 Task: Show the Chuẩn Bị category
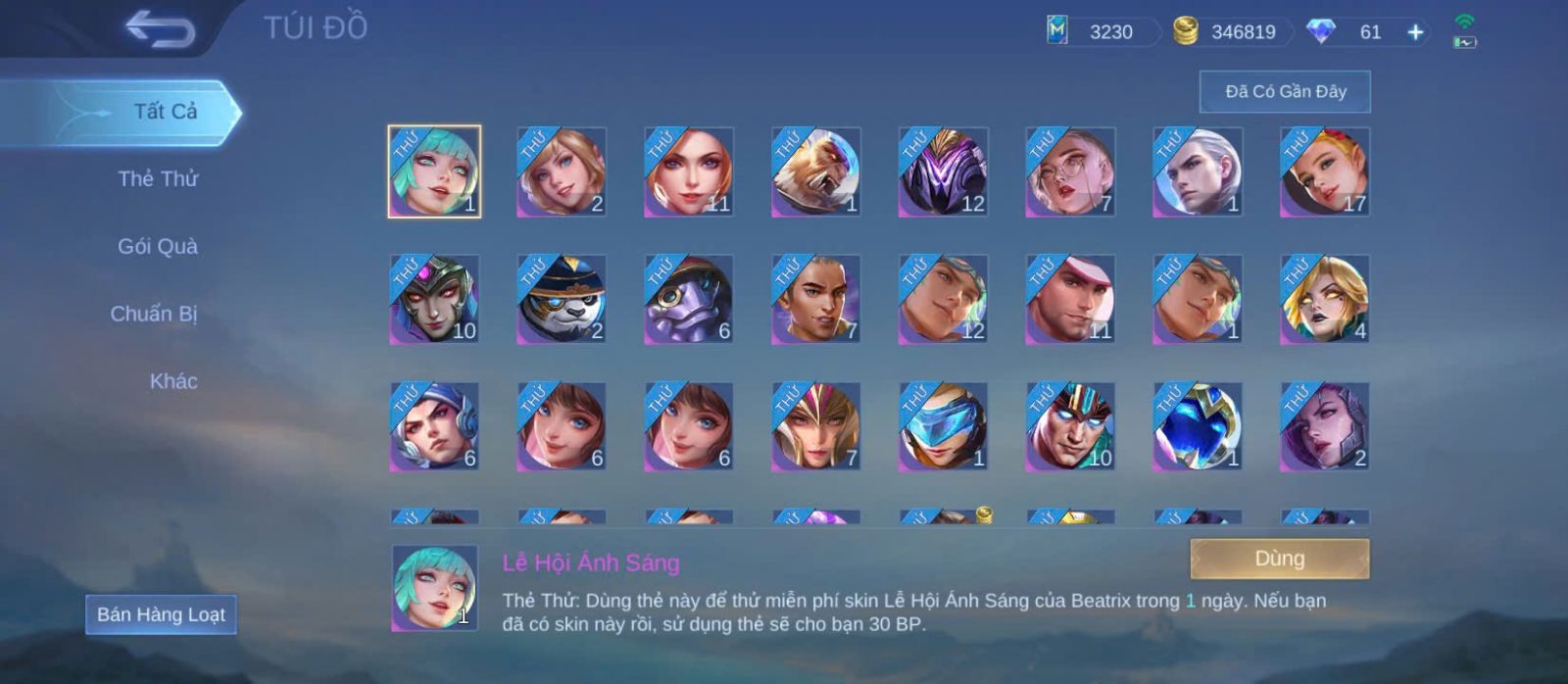click(x=154, y=315)
